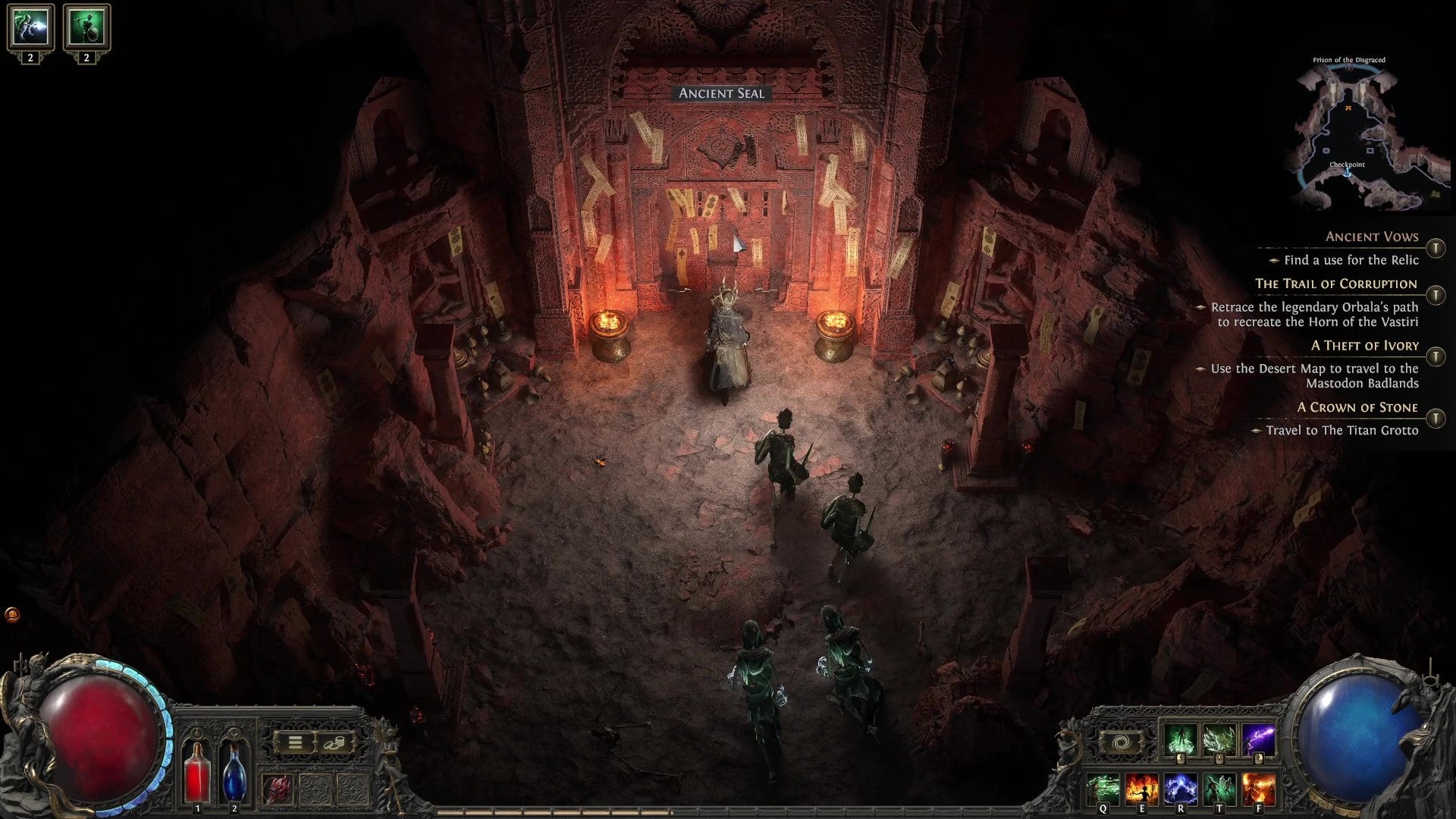Activate the green raised skeletons skill
The image size is (1456, 819).
(x=1219, y=789)
